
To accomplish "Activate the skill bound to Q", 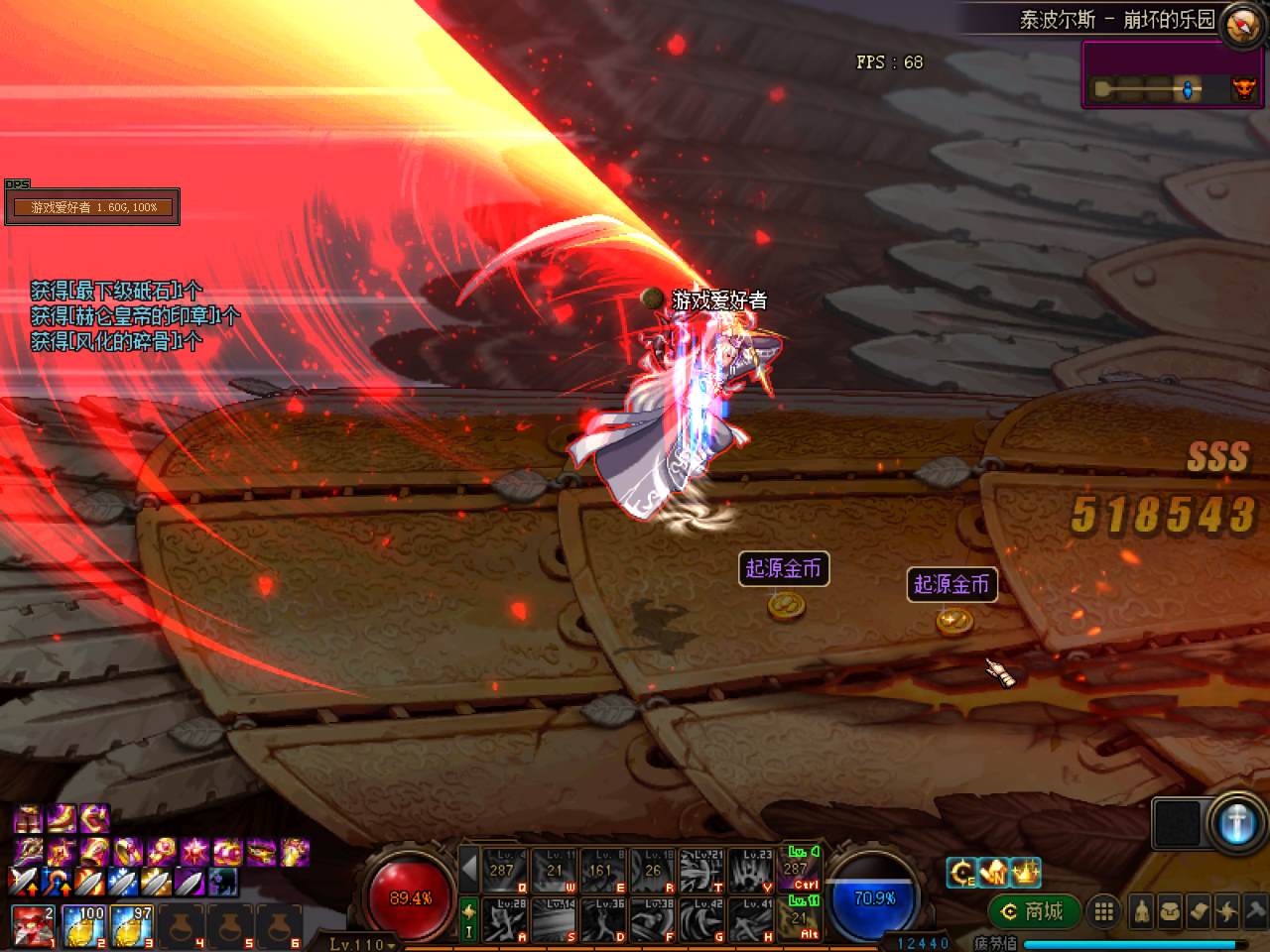I will pyautogui.click(x=504, y=871).
